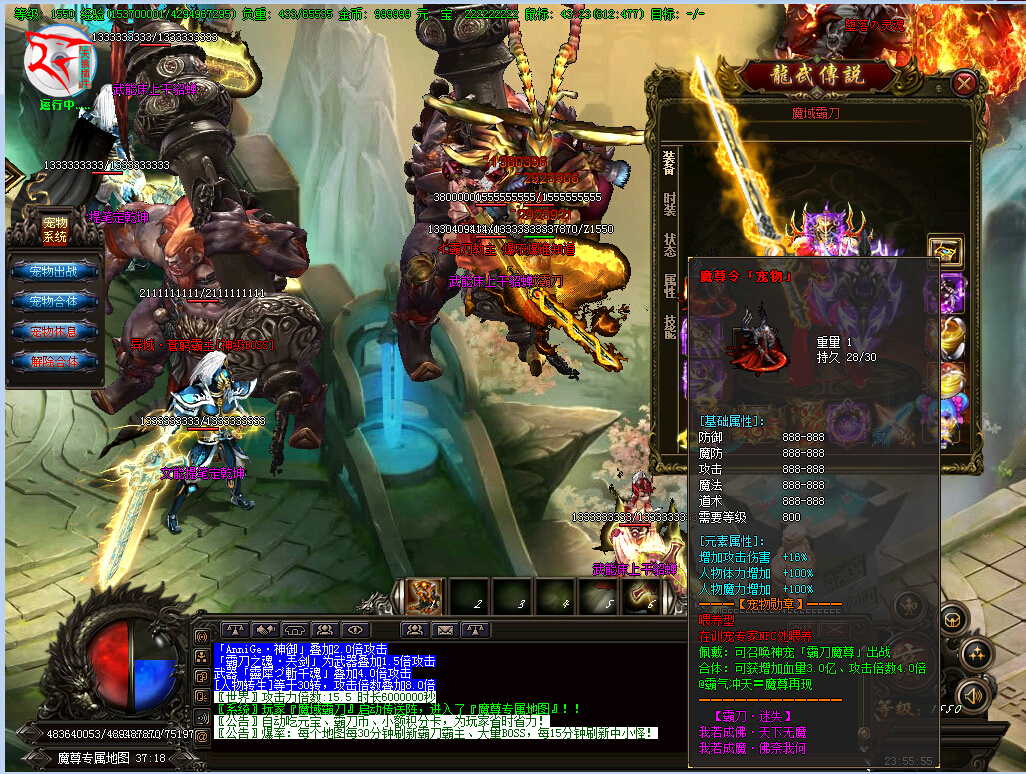The height and width of the screenshot is (774, 1026).
Task: Select the 宠物休息 pet rest button
Action: 55,331
